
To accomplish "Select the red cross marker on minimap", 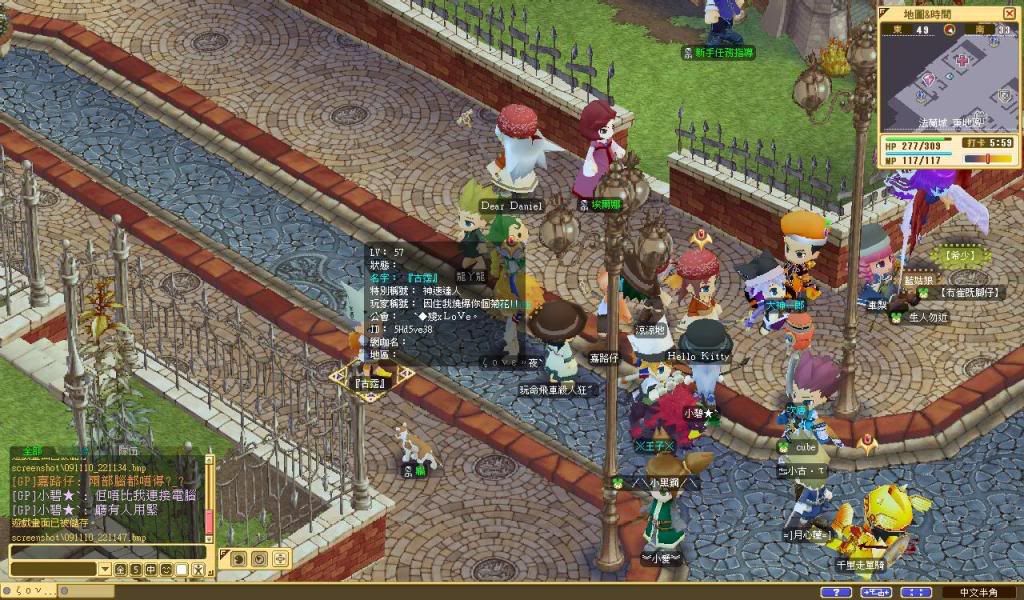I will [962, 60].
